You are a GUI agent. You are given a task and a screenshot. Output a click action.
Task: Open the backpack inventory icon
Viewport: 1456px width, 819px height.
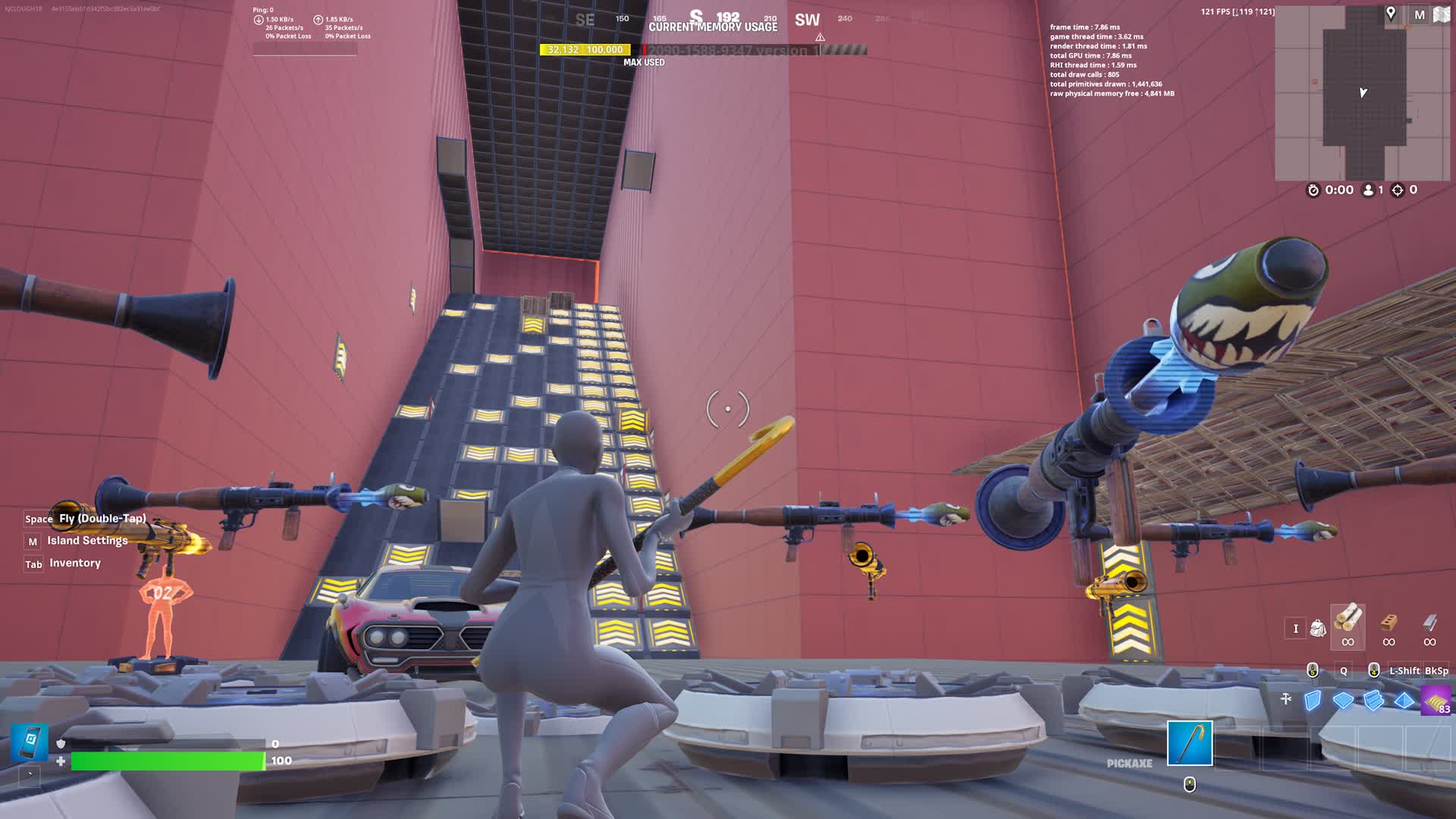(1318, 628)
